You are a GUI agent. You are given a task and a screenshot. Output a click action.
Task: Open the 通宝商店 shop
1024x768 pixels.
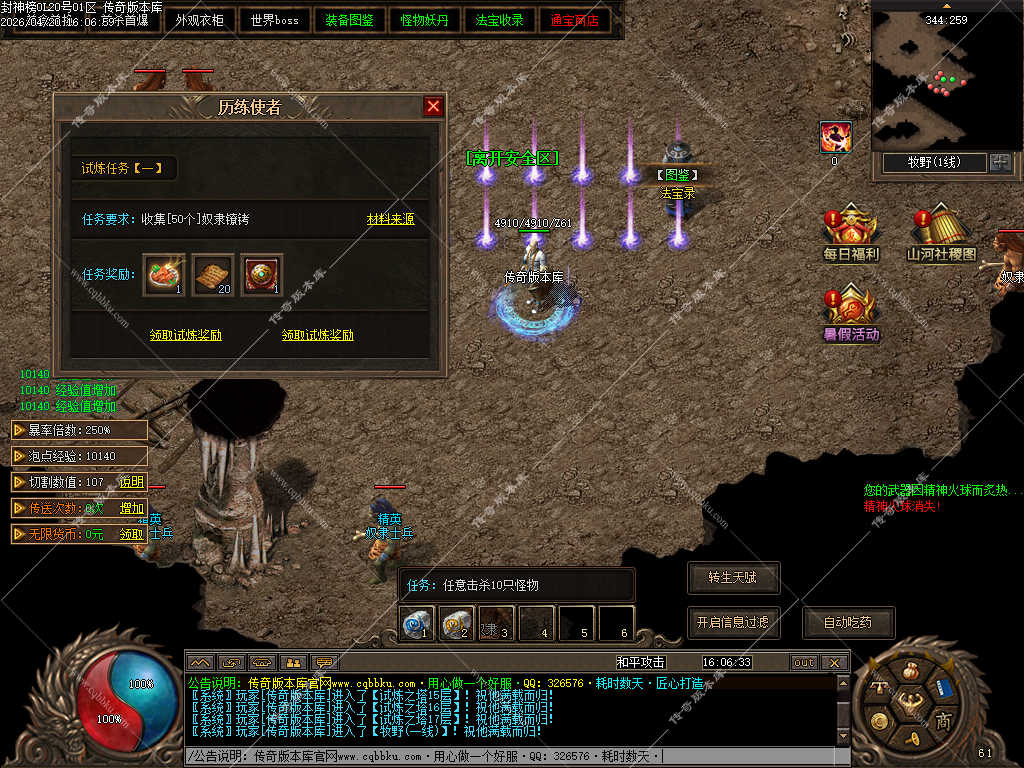pyautogui.click(x=575, y=20)
